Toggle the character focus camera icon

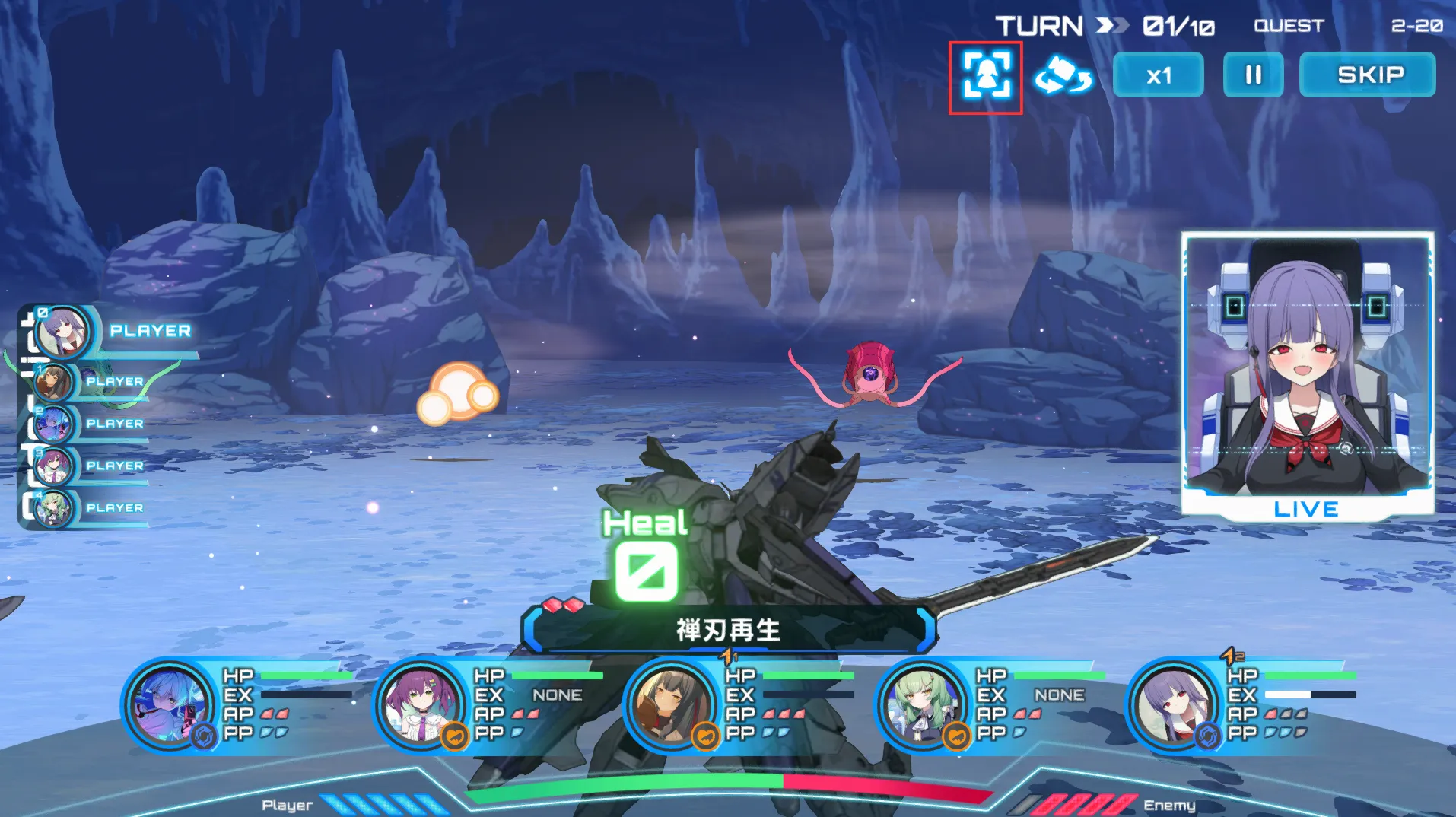click(x=986, y=75)
